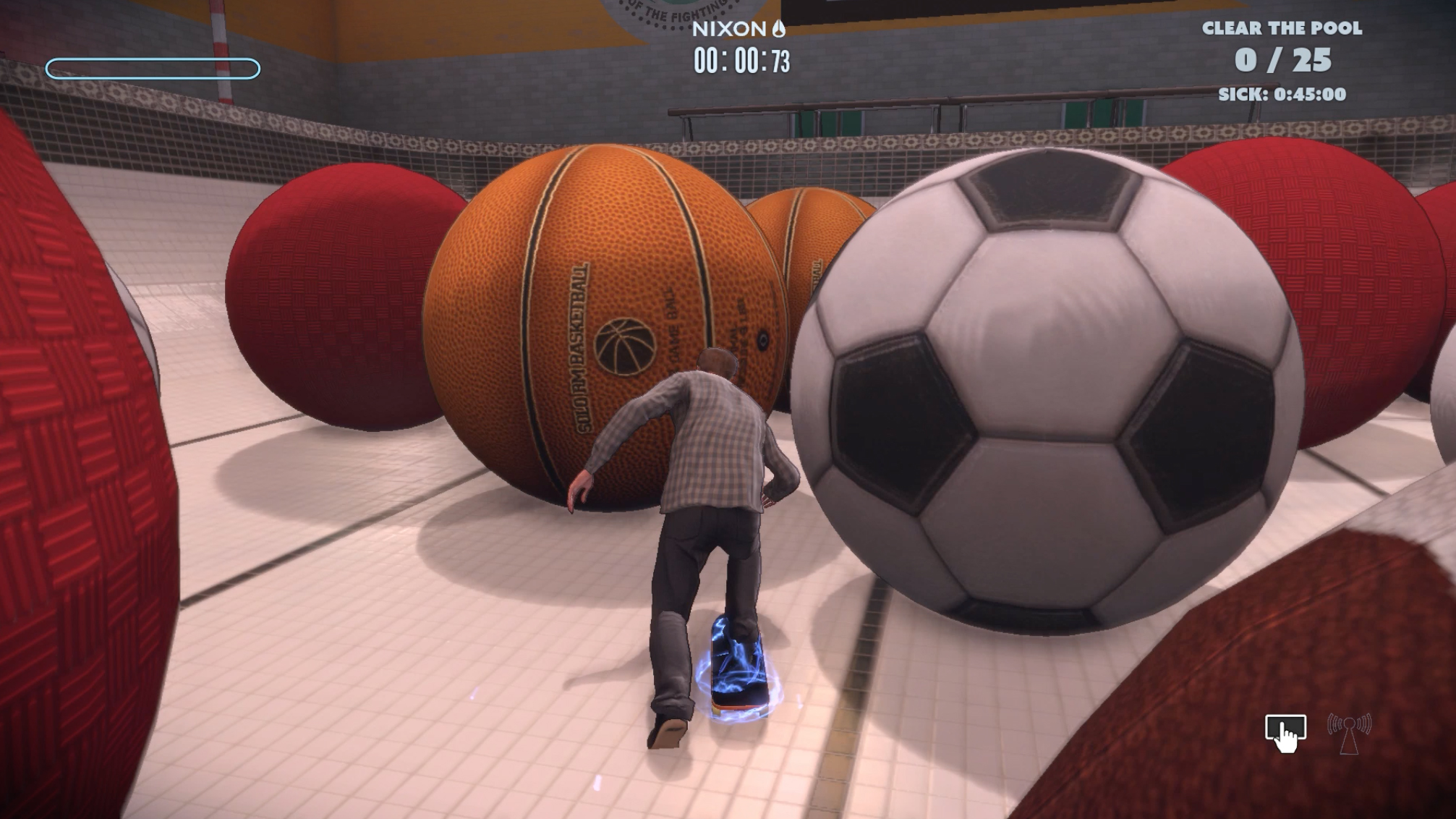Select the Clear the Pool objective tracker
This screenshot has width=1456, height=819.
pyautogui.click(x=1282, y=60)
